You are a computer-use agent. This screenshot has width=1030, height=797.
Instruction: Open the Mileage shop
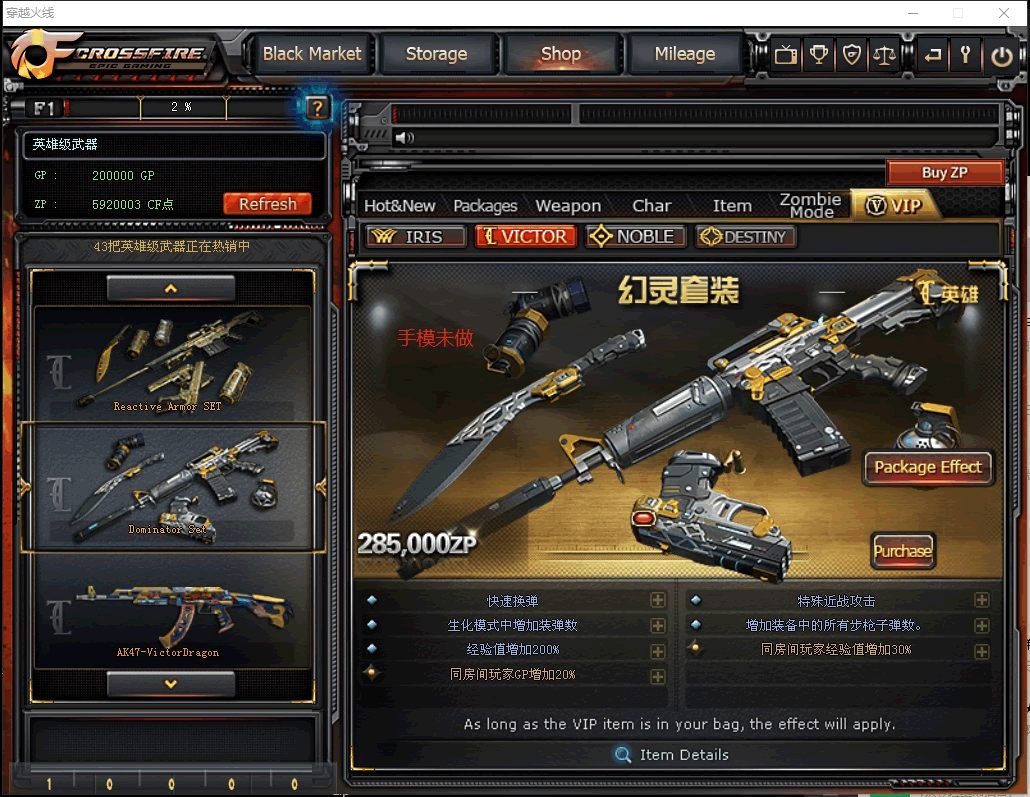(684, 54)
